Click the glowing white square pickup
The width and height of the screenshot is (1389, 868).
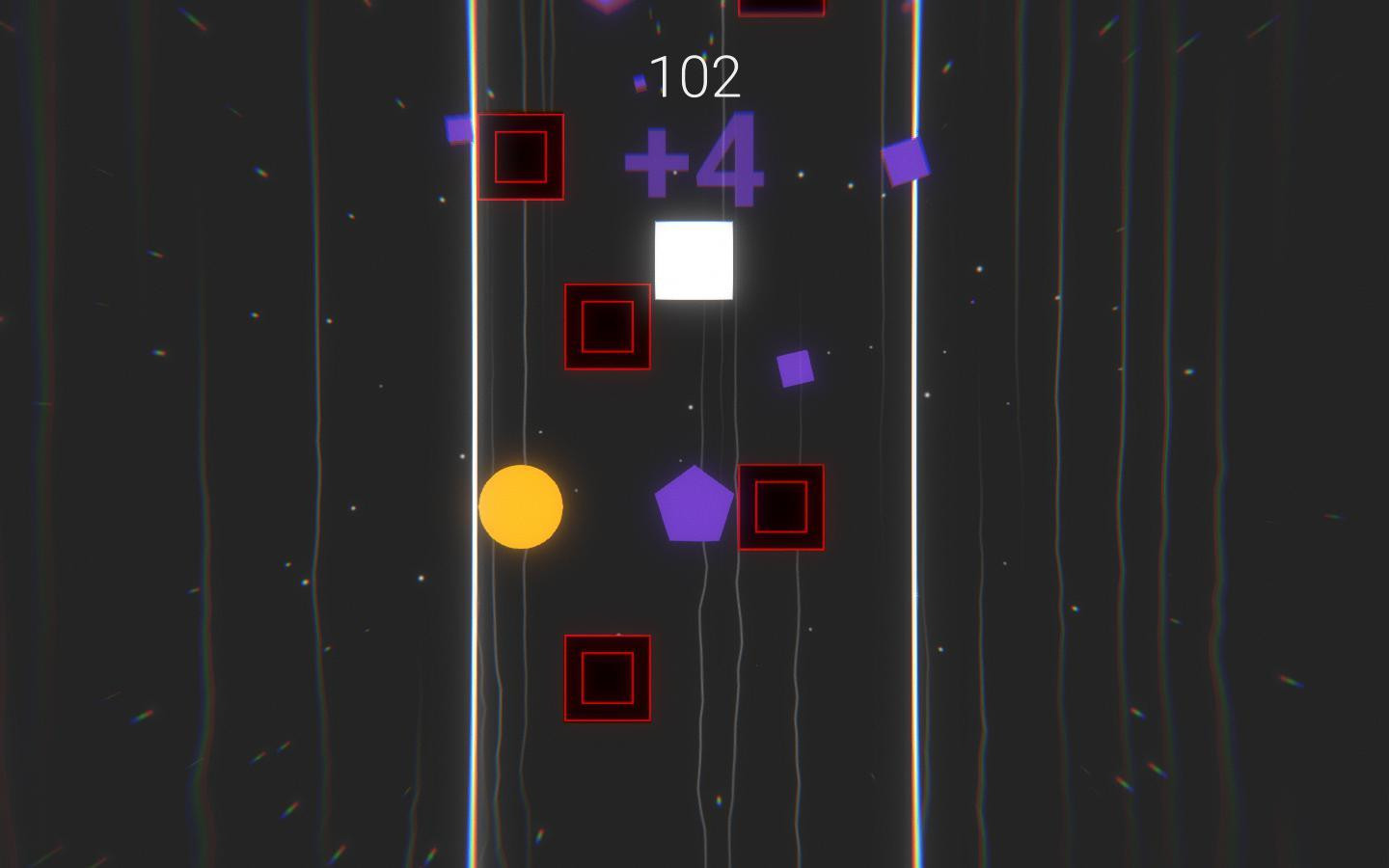(x=693, y=260)
